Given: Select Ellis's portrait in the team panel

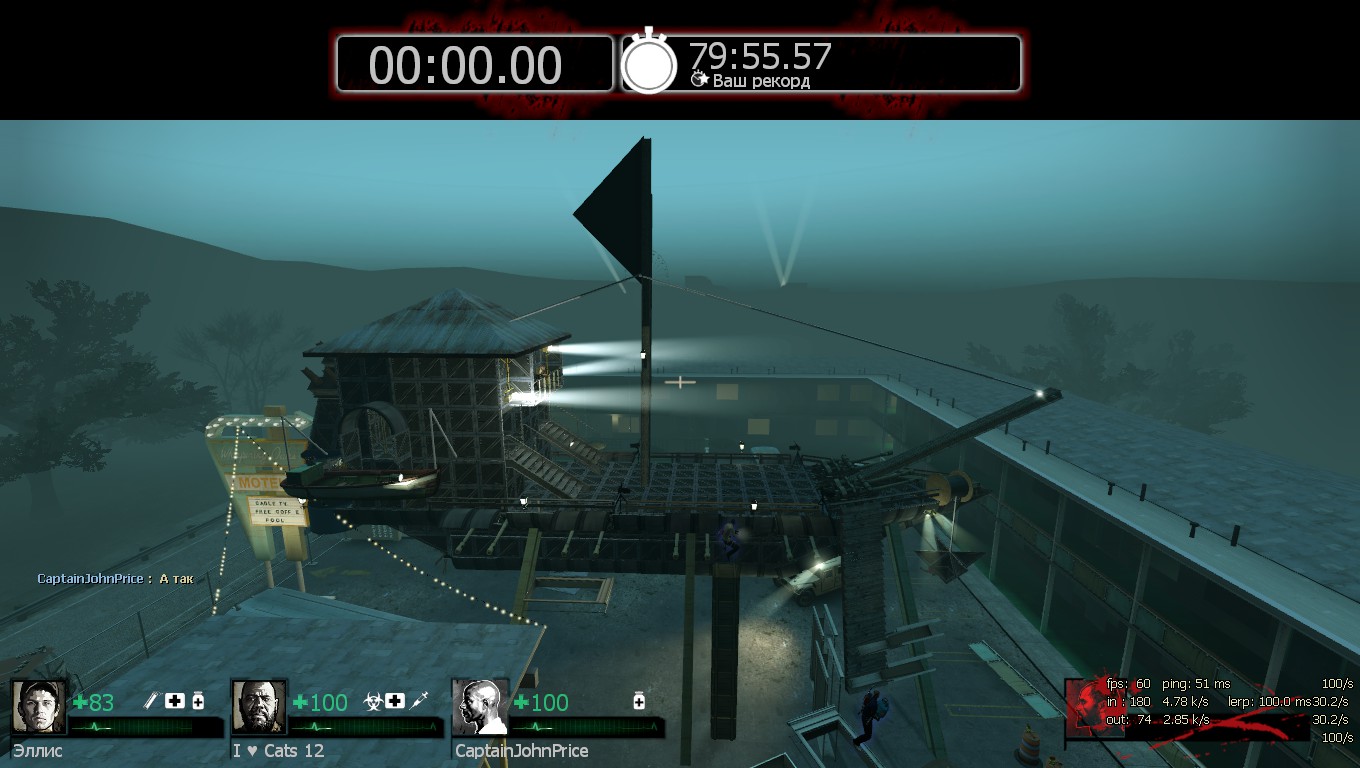Looking at the screenshot, I should [39, 707].
